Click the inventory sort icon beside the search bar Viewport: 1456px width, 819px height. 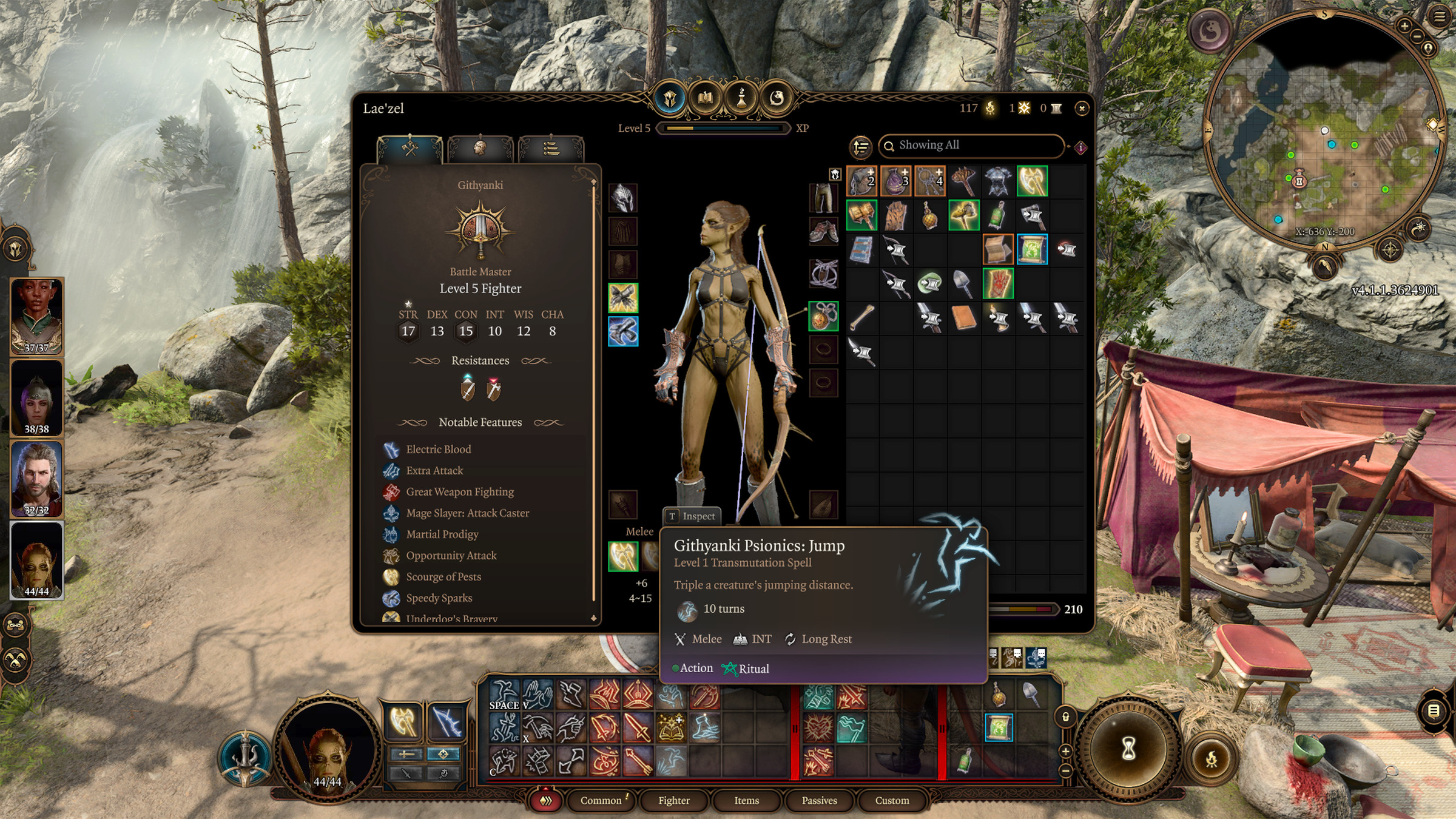861,146
